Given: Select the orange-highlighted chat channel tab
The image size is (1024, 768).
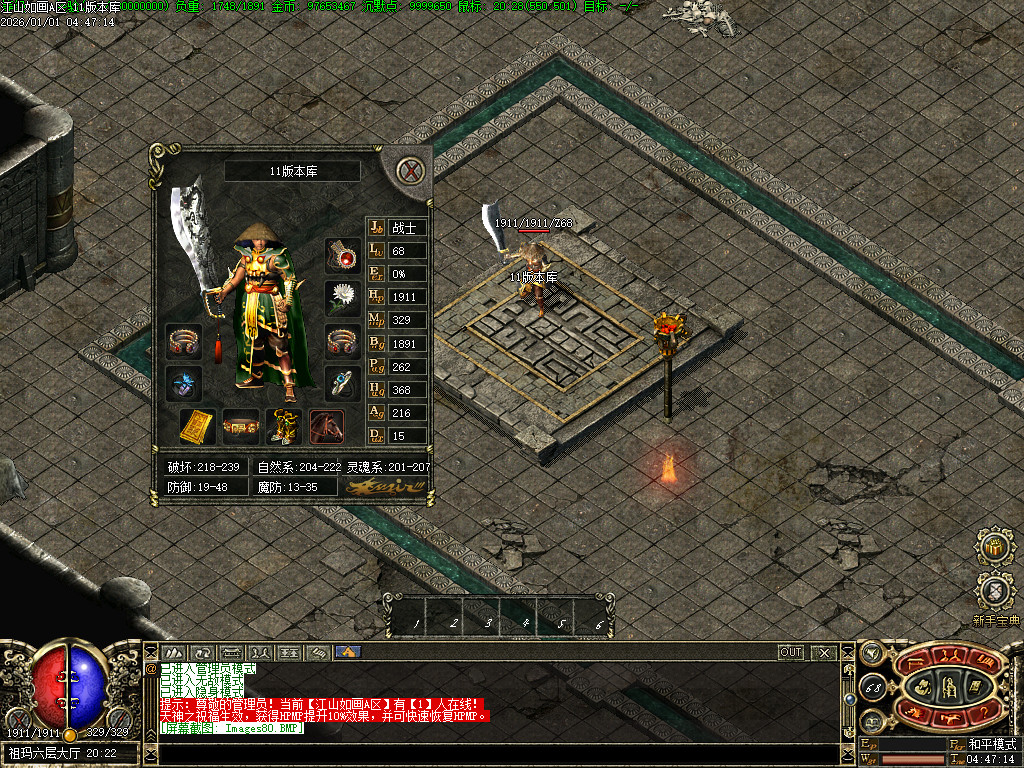Looking at the screenshot, I should (x=348, y=652).
